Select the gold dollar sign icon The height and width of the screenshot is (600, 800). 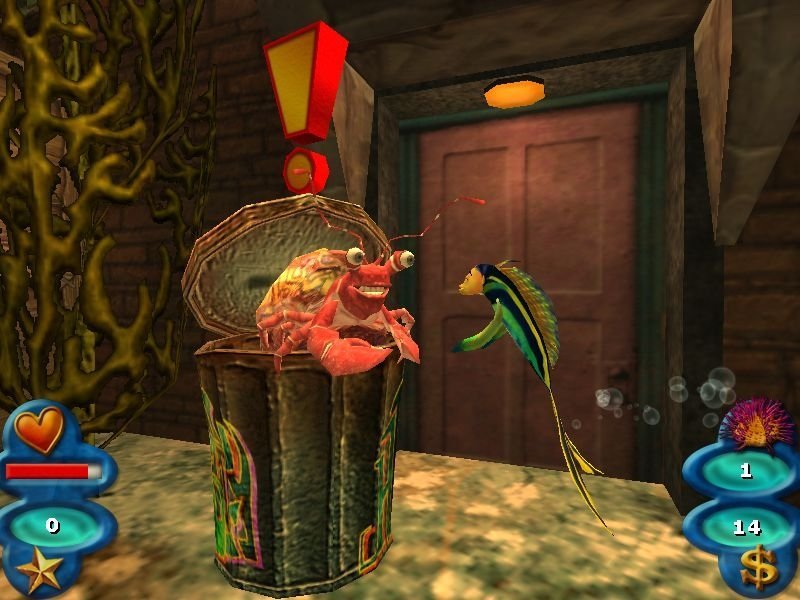click(756, 570)
